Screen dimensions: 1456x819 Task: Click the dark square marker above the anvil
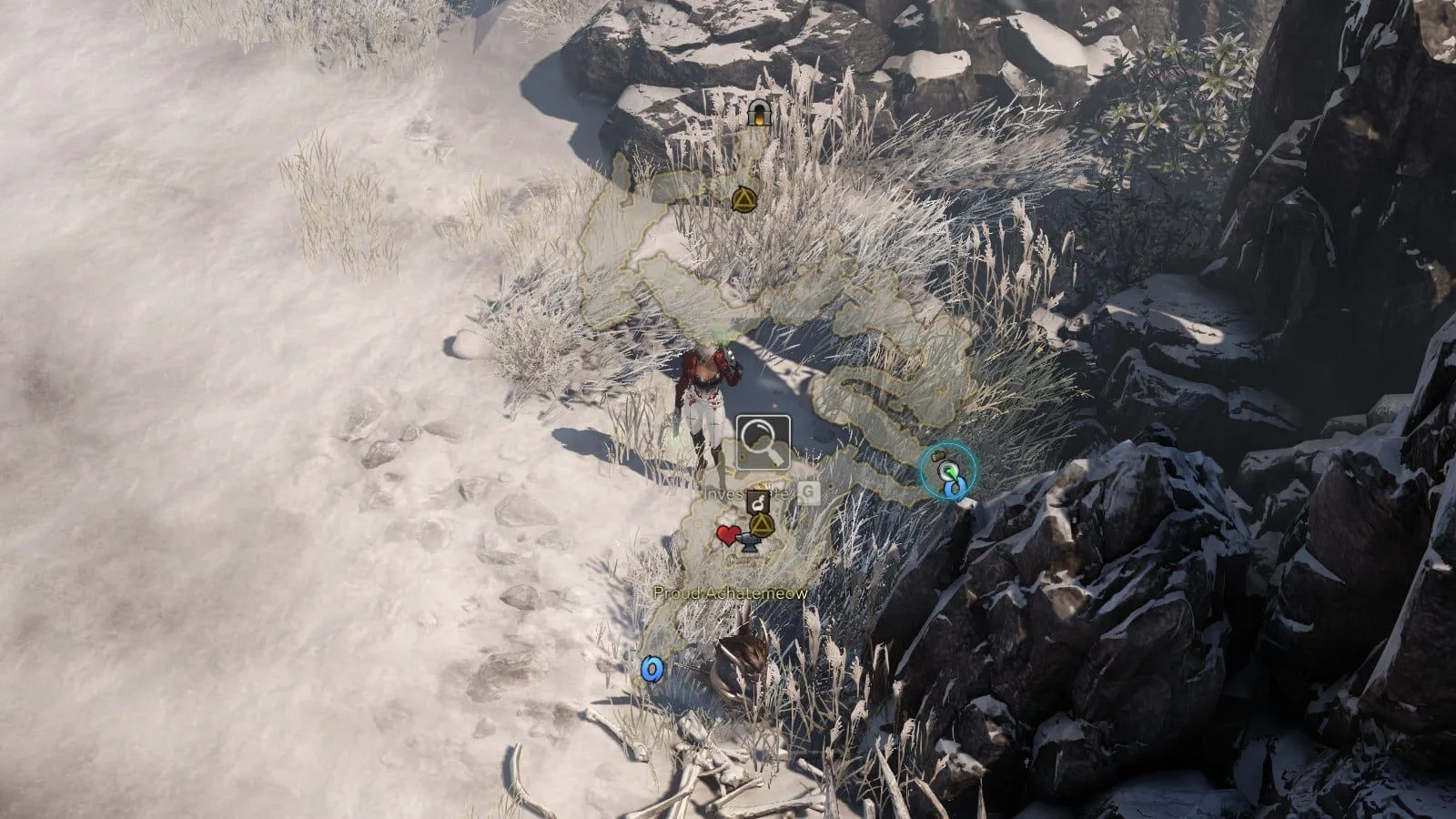(x=757, y=501)
